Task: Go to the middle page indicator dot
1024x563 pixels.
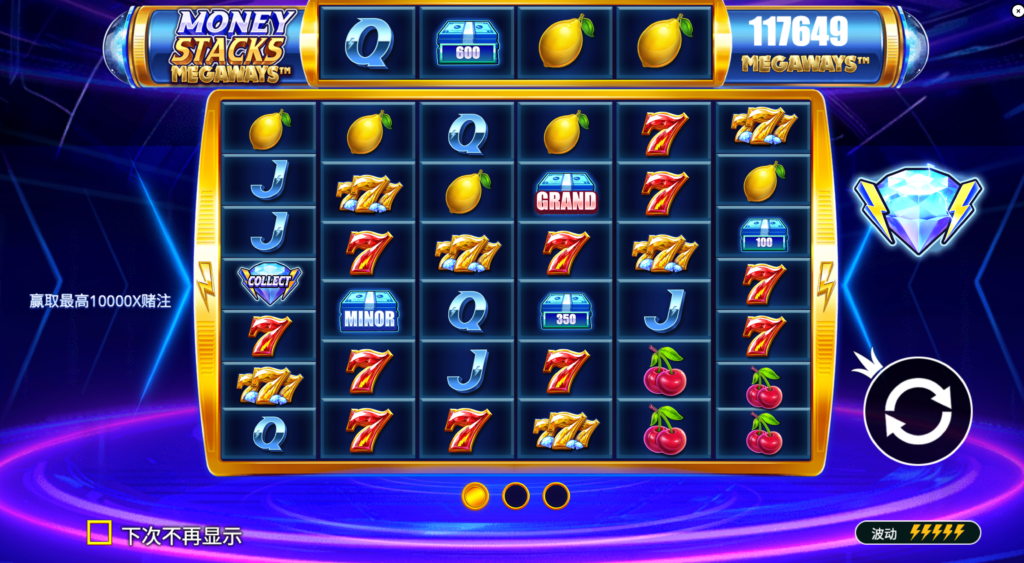Action: 515,495
